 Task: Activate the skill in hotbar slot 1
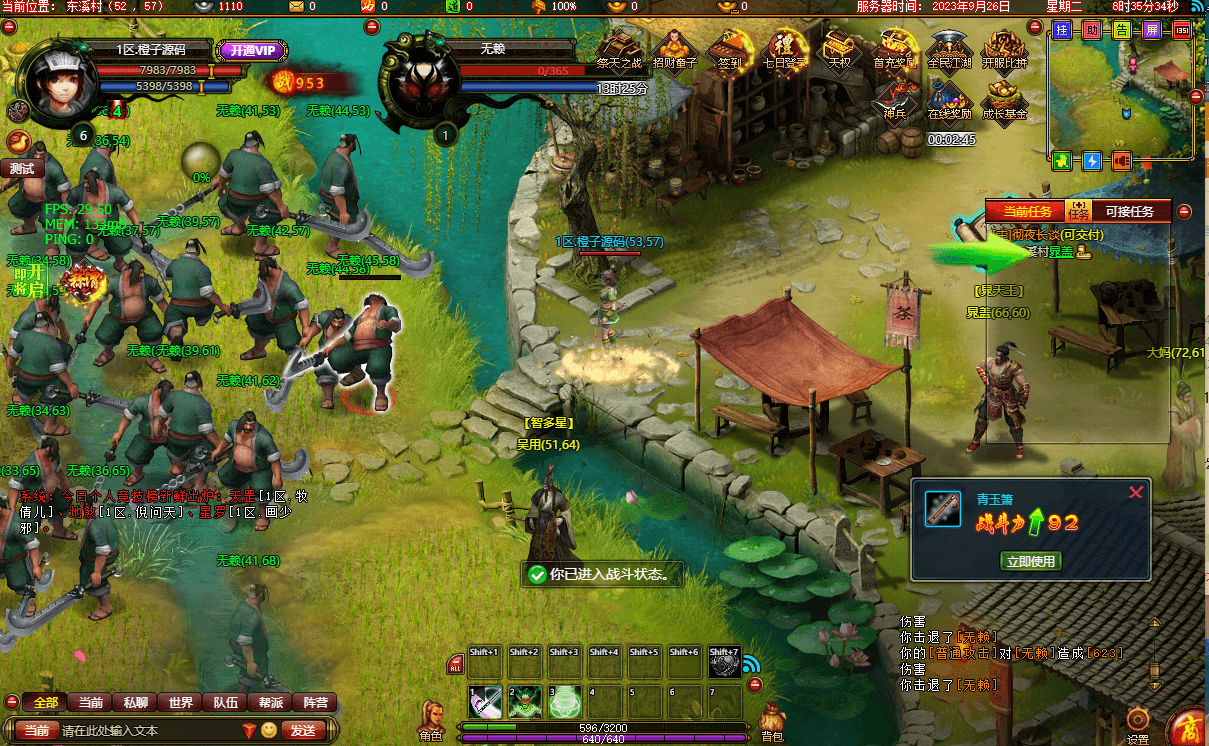[486, 701]
